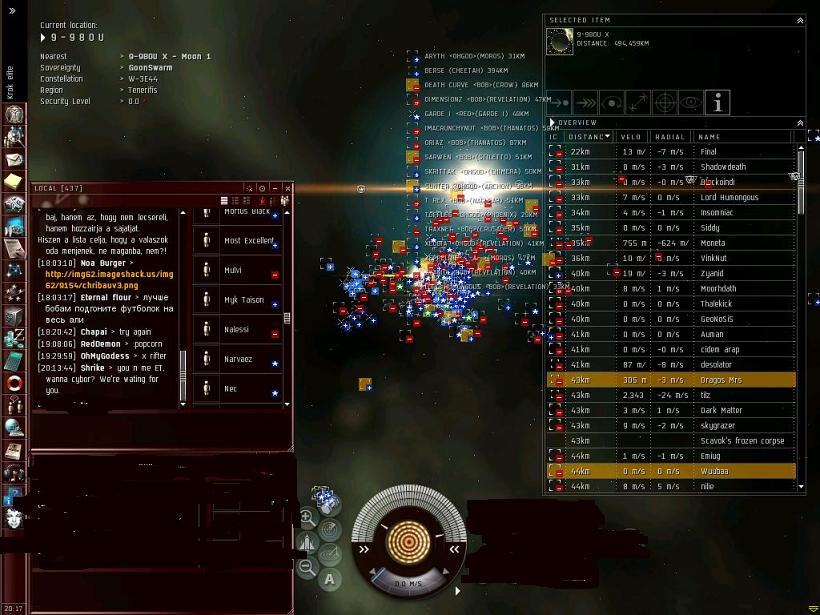Select Scavok's frozen corpse entry

click(x=742, y=440)
